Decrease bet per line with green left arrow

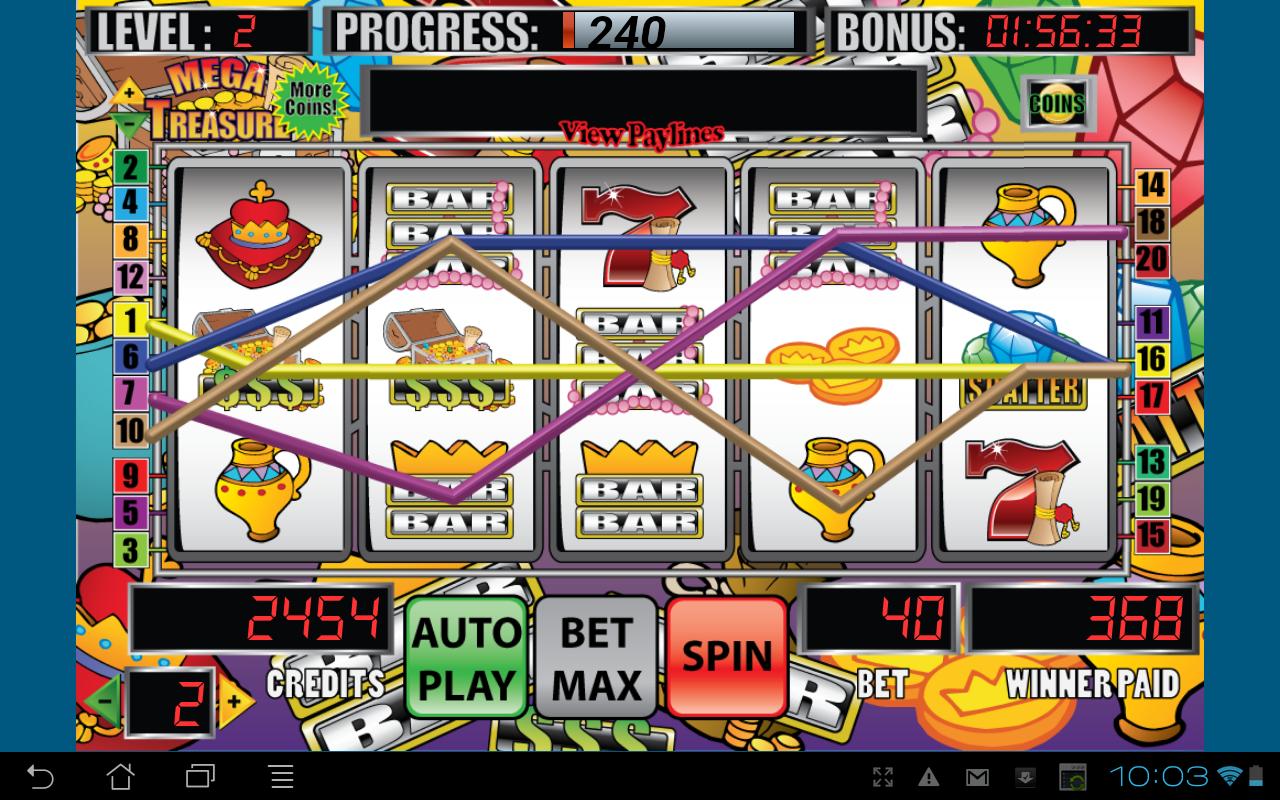coord(104,701)
